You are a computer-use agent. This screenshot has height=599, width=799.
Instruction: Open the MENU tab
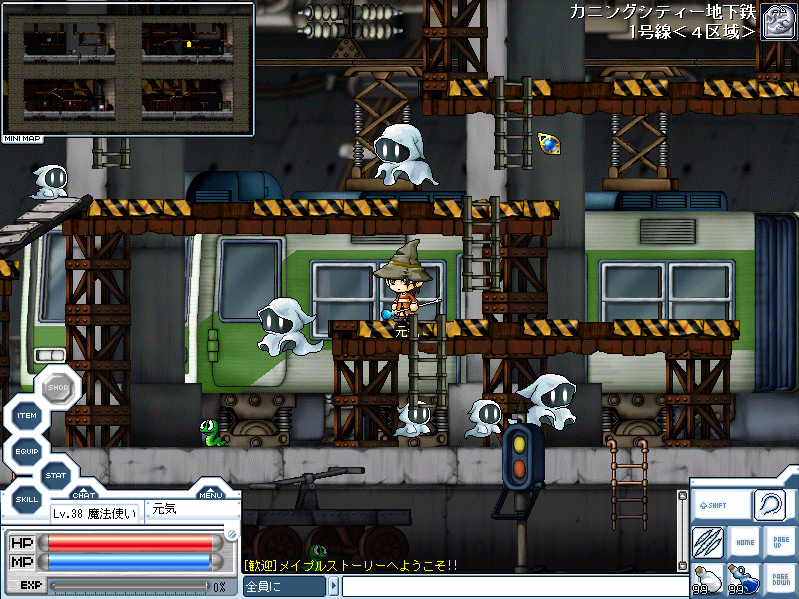click(210, 493)
